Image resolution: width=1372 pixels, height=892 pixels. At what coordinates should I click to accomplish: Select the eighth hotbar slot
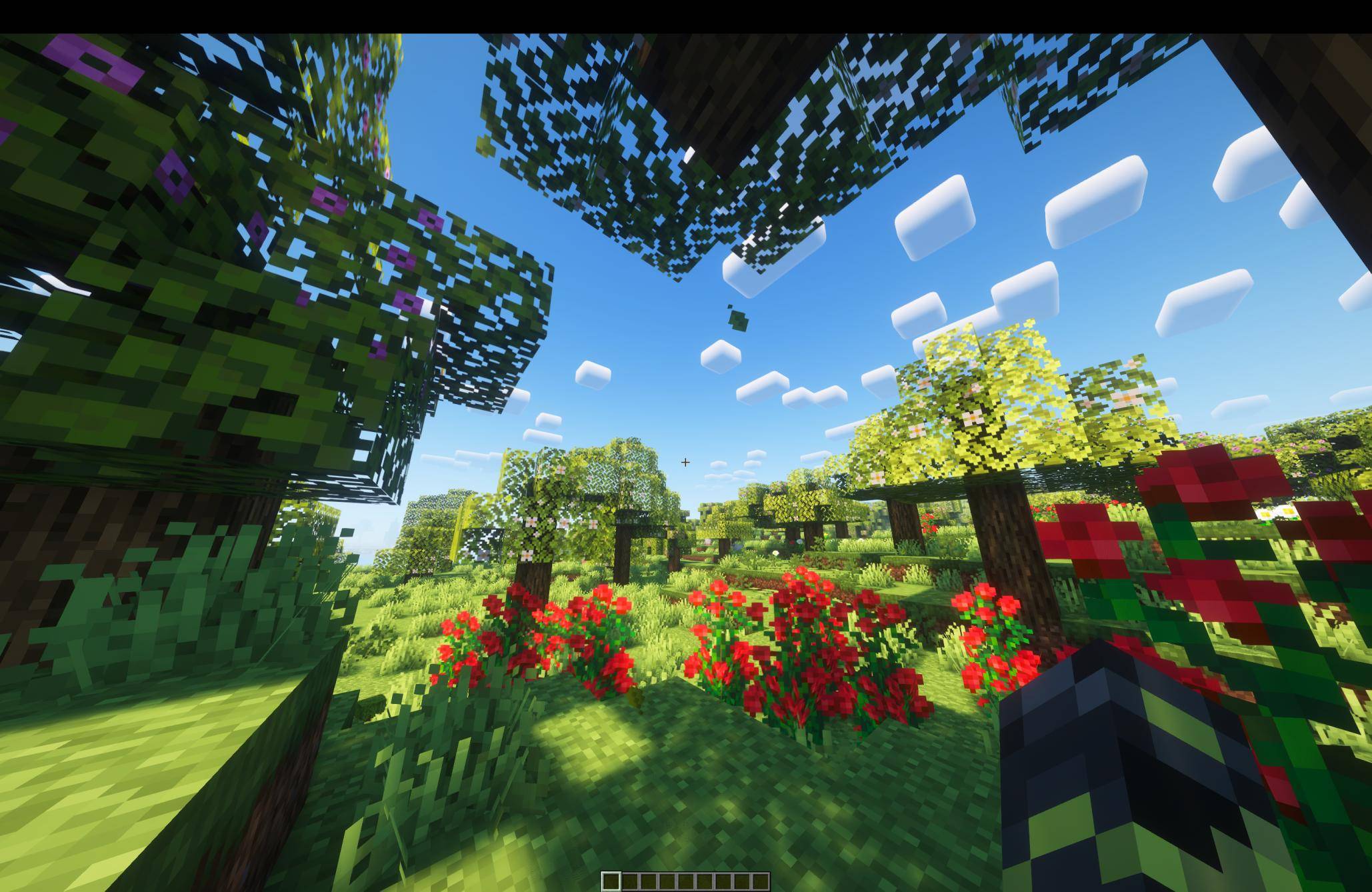pyautogui.click(x=741, y=880)
